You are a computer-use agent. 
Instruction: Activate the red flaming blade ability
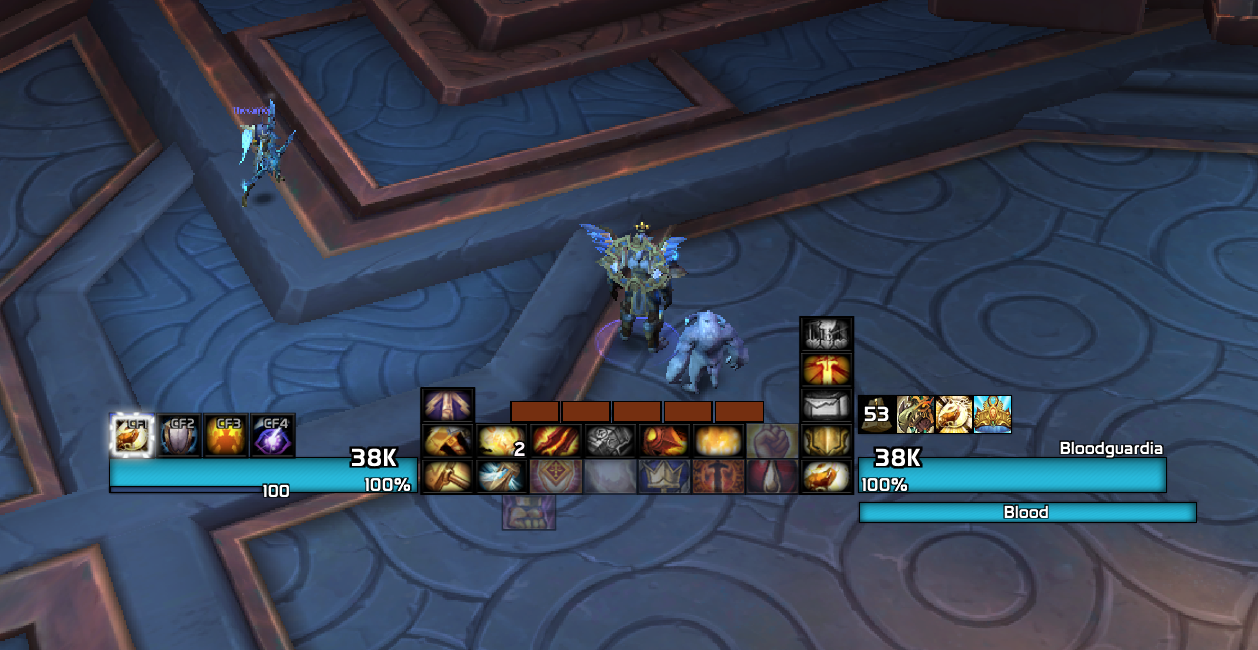[553, 441]
